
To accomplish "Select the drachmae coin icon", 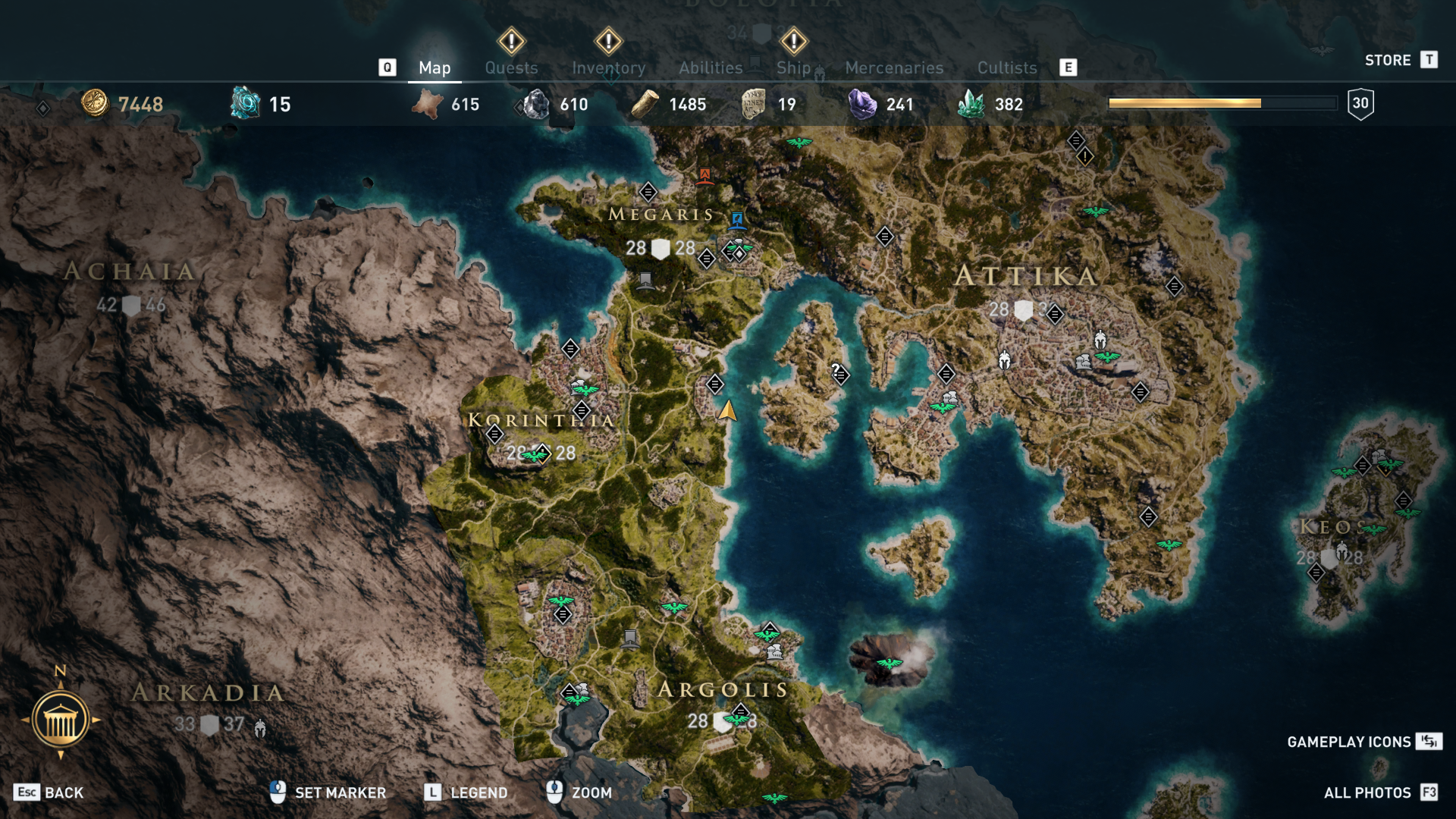I will pyautogui.click(x=93, y=105).
